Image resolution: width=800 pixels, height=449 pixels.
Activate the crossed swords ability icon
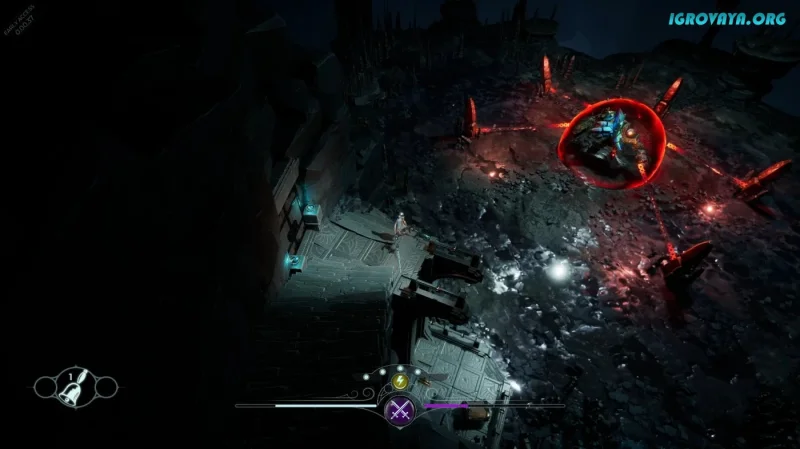(x=401, y=407)
